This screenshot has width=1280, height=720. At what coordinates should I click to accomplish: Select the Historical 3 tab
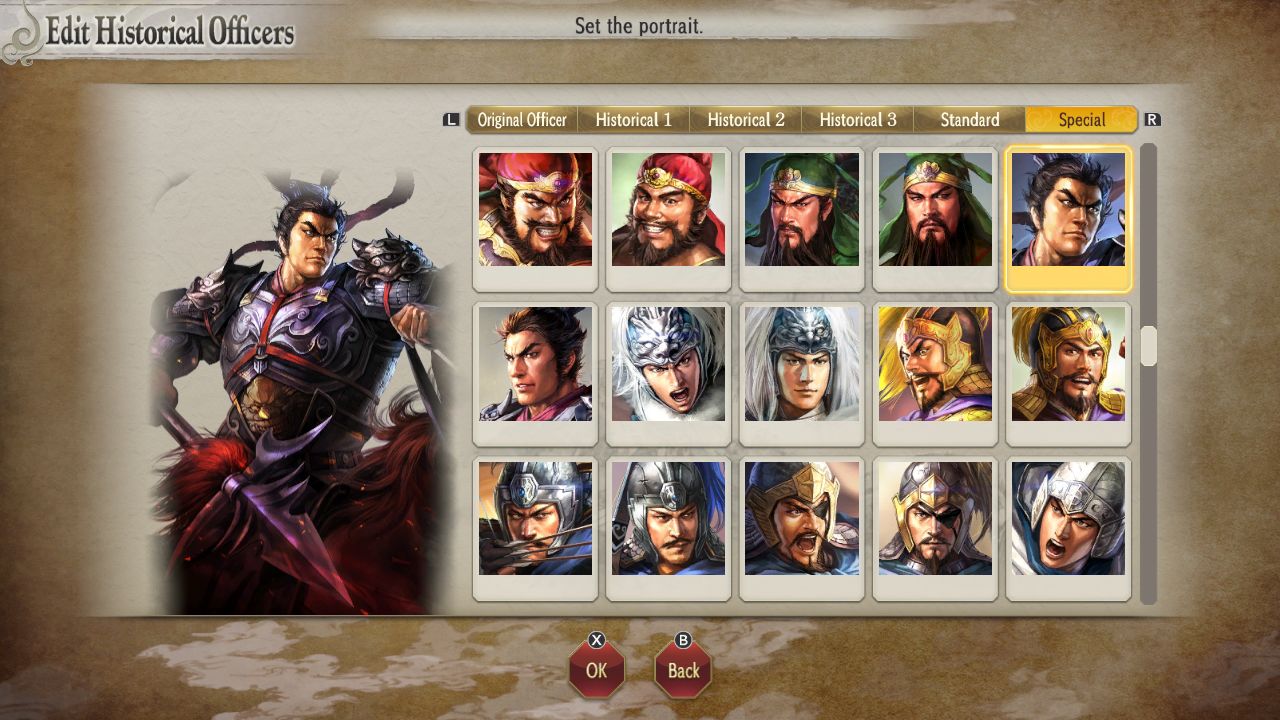858,119
